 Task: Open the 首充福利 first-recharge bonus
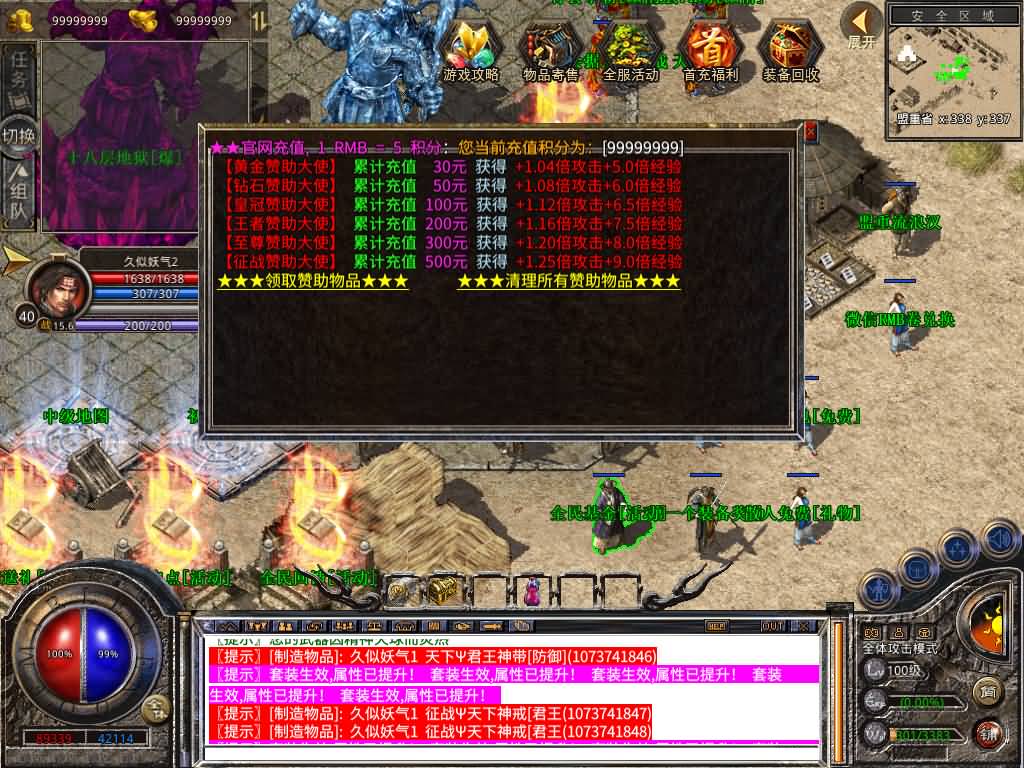click(711, 50)
